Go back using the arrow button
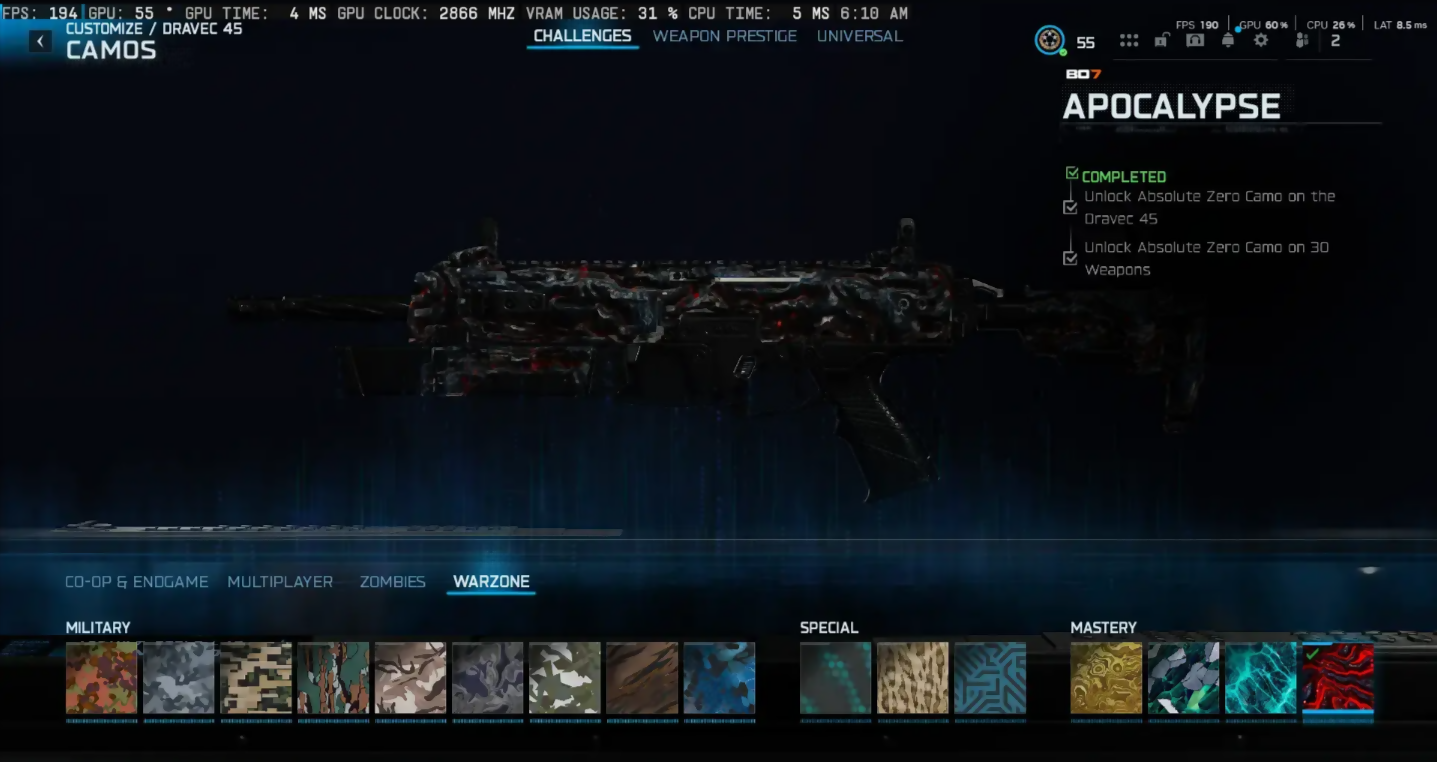The height and width of the screenshot is (762, 1437). 40,41
